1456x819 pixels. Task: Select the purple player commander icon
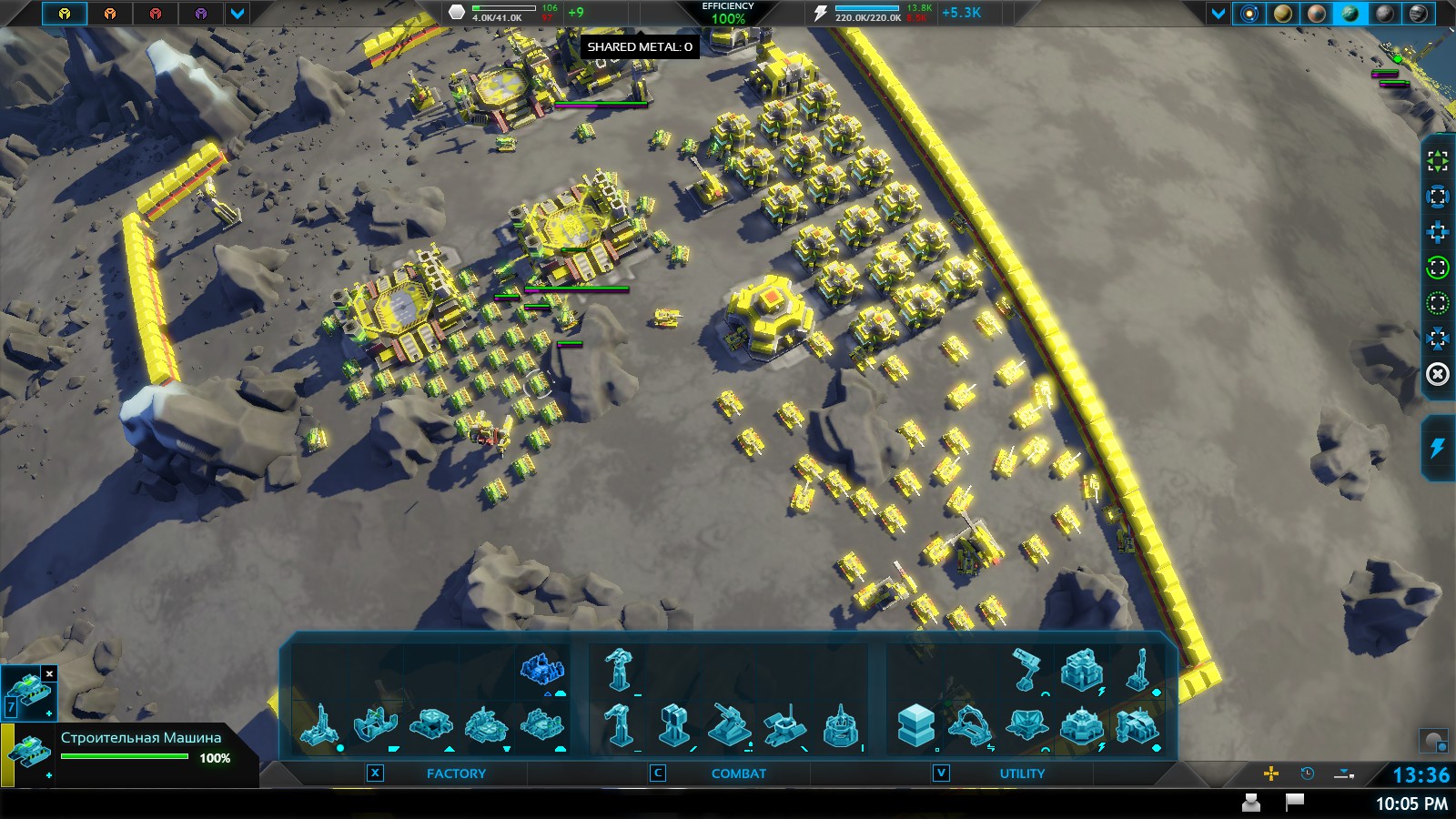201,14
